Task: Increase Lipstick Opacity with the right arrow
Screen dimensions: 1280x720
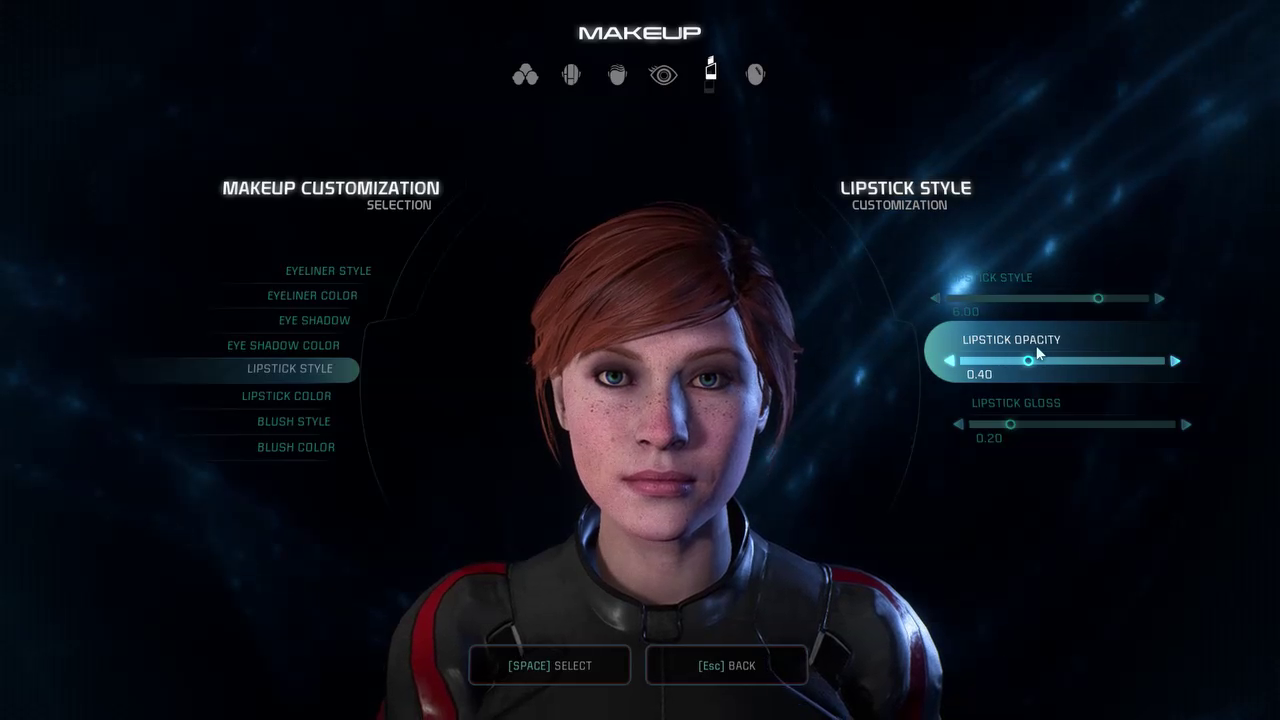Action: (x=1175, y=361)
